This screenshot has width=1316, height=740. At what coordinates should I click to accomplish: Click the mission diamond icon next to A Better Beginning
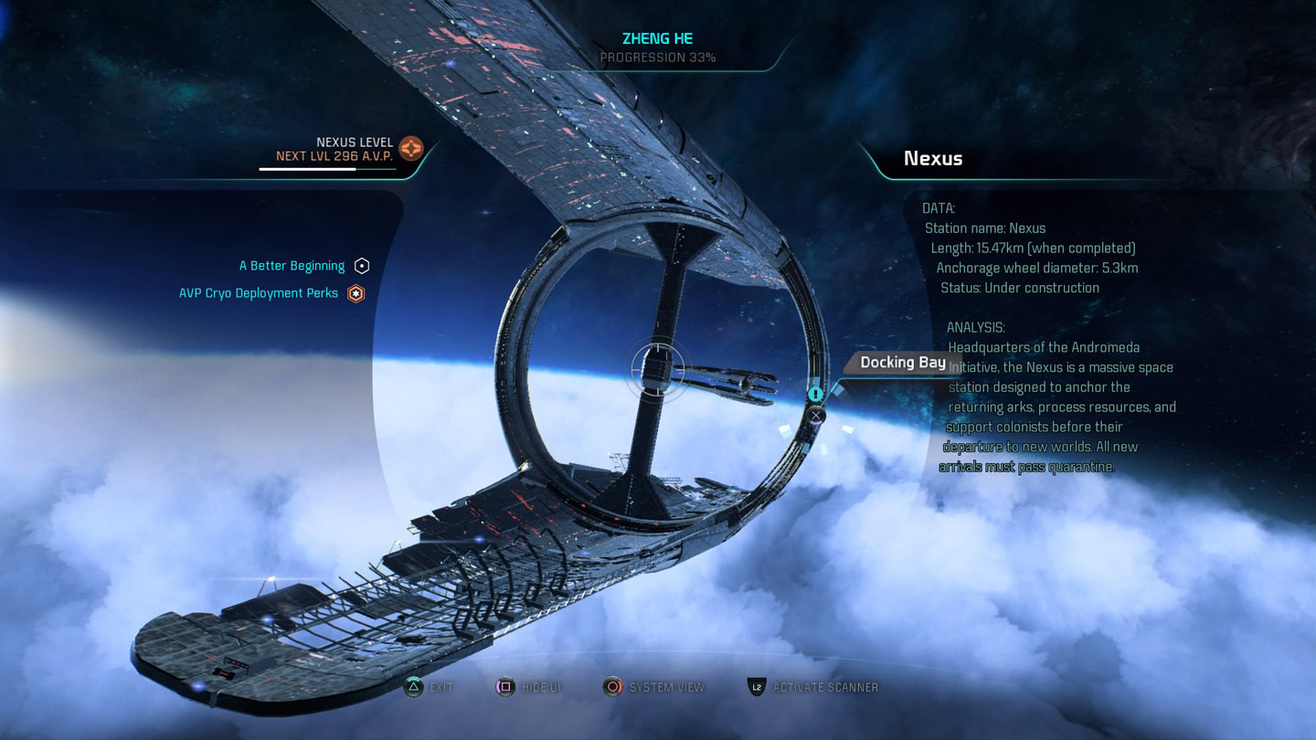(x=361, y=265)
